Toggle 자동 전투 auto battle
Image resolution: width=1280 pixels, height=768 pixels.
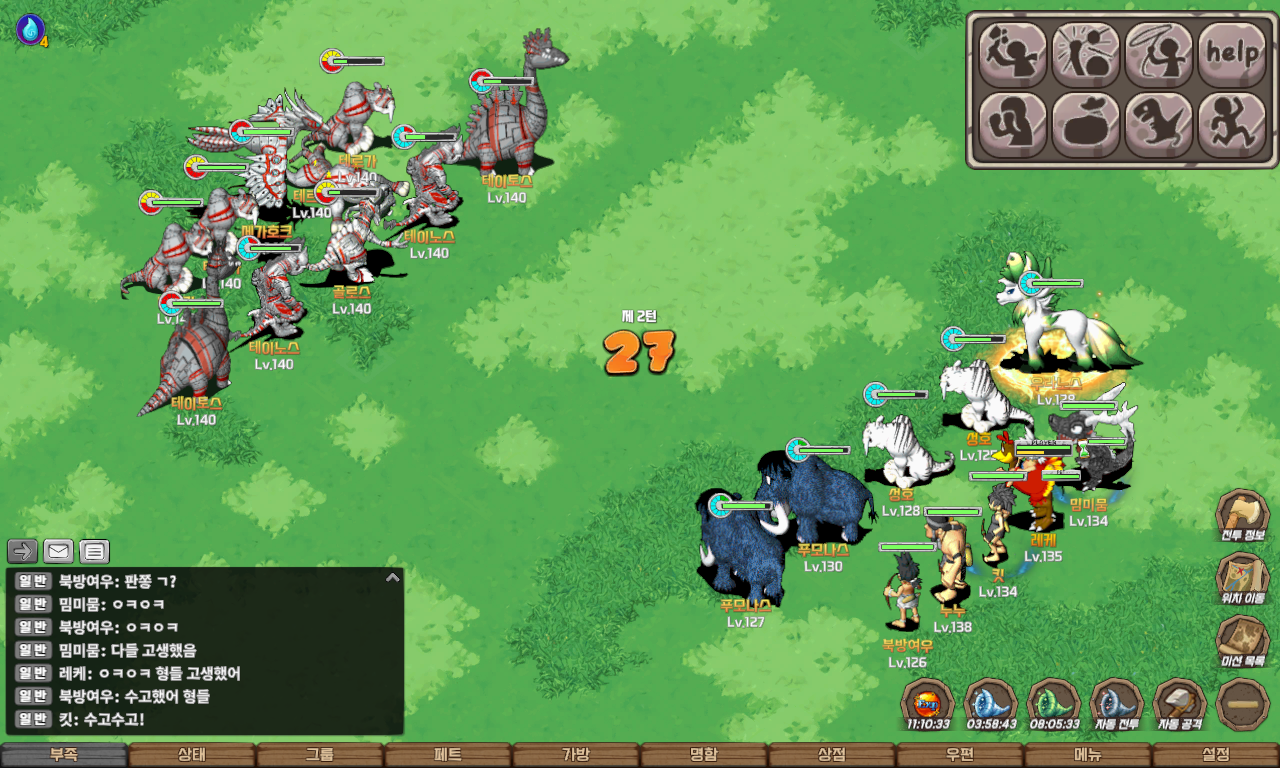click(x=1117, y=705)
